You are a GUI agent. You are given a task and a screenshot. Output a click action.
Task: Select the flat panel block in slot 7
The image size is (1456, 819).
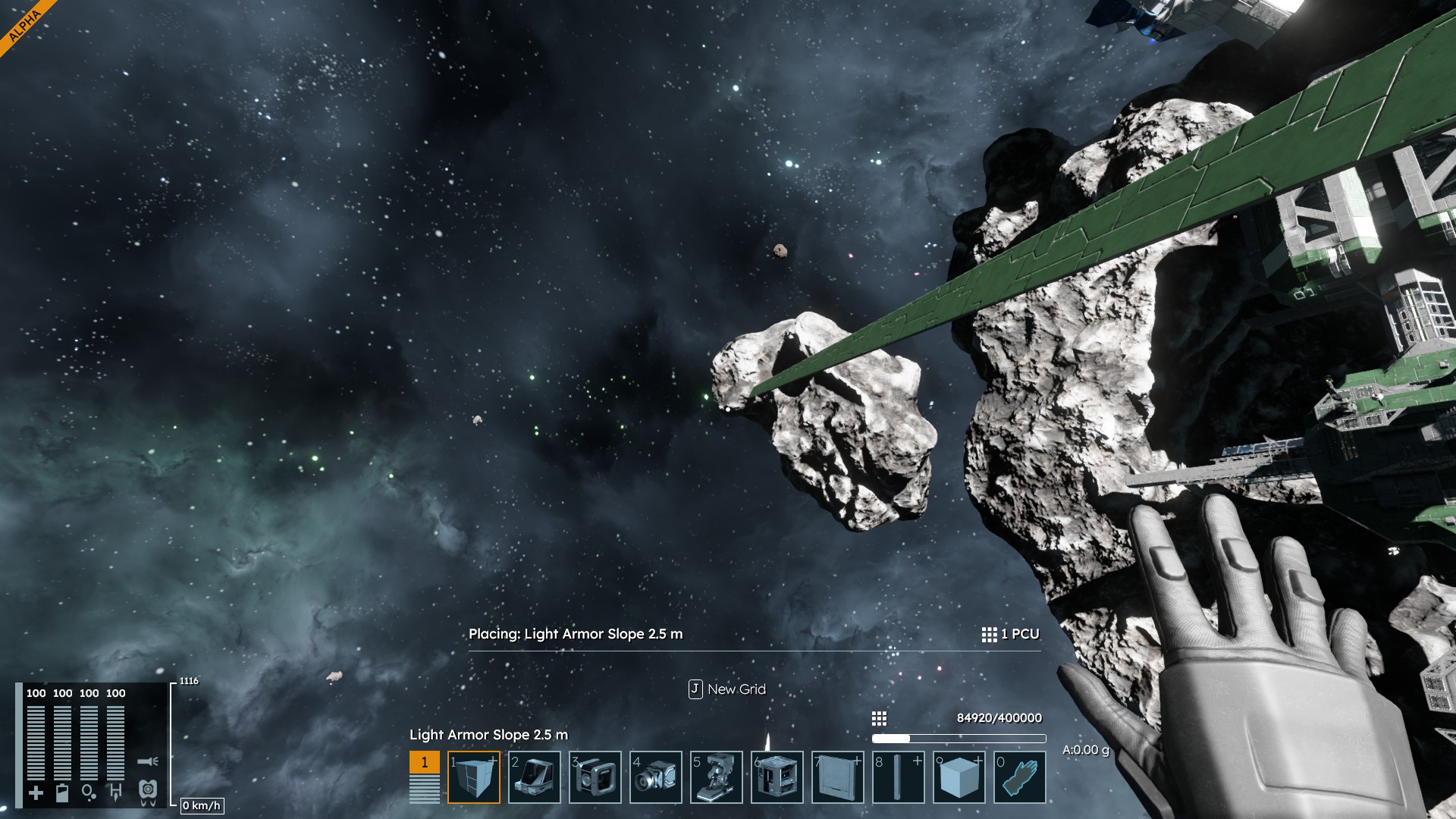tap(838, 777)
